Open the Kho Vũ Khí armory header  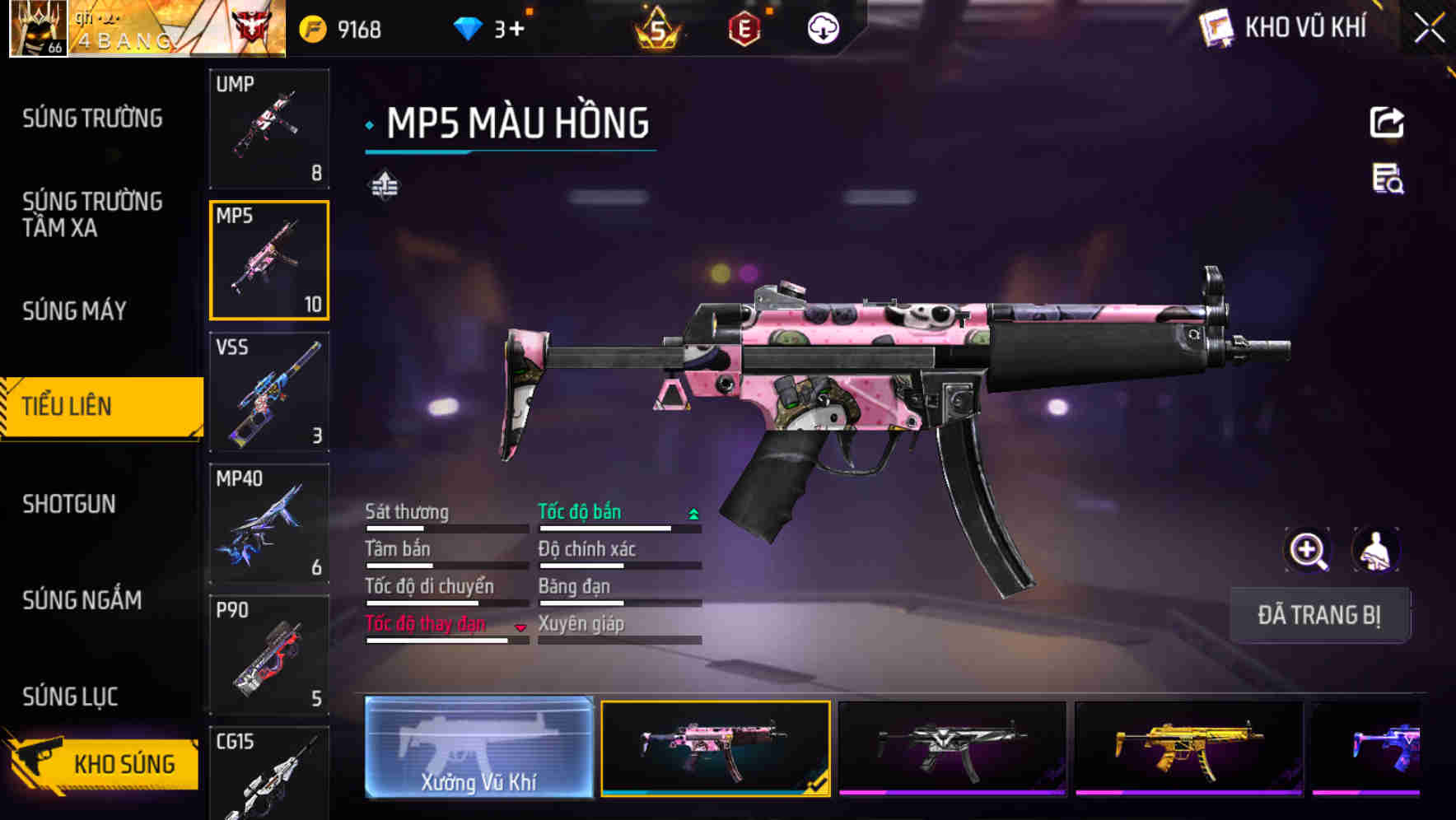pyautogui.click(x=1285, y=28)
